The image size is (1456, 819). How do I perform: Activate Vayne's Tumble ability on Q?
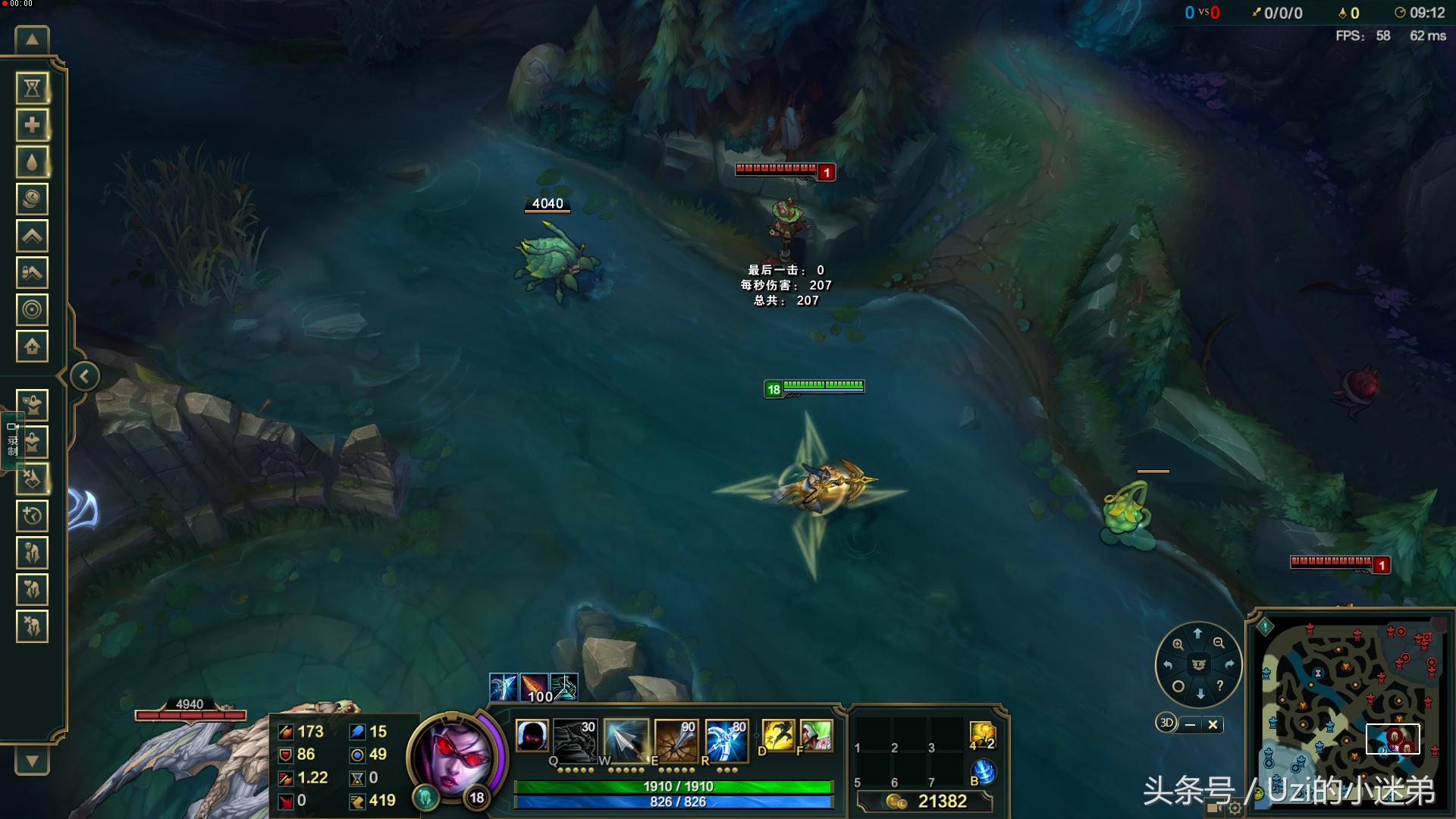coord(575,738)
